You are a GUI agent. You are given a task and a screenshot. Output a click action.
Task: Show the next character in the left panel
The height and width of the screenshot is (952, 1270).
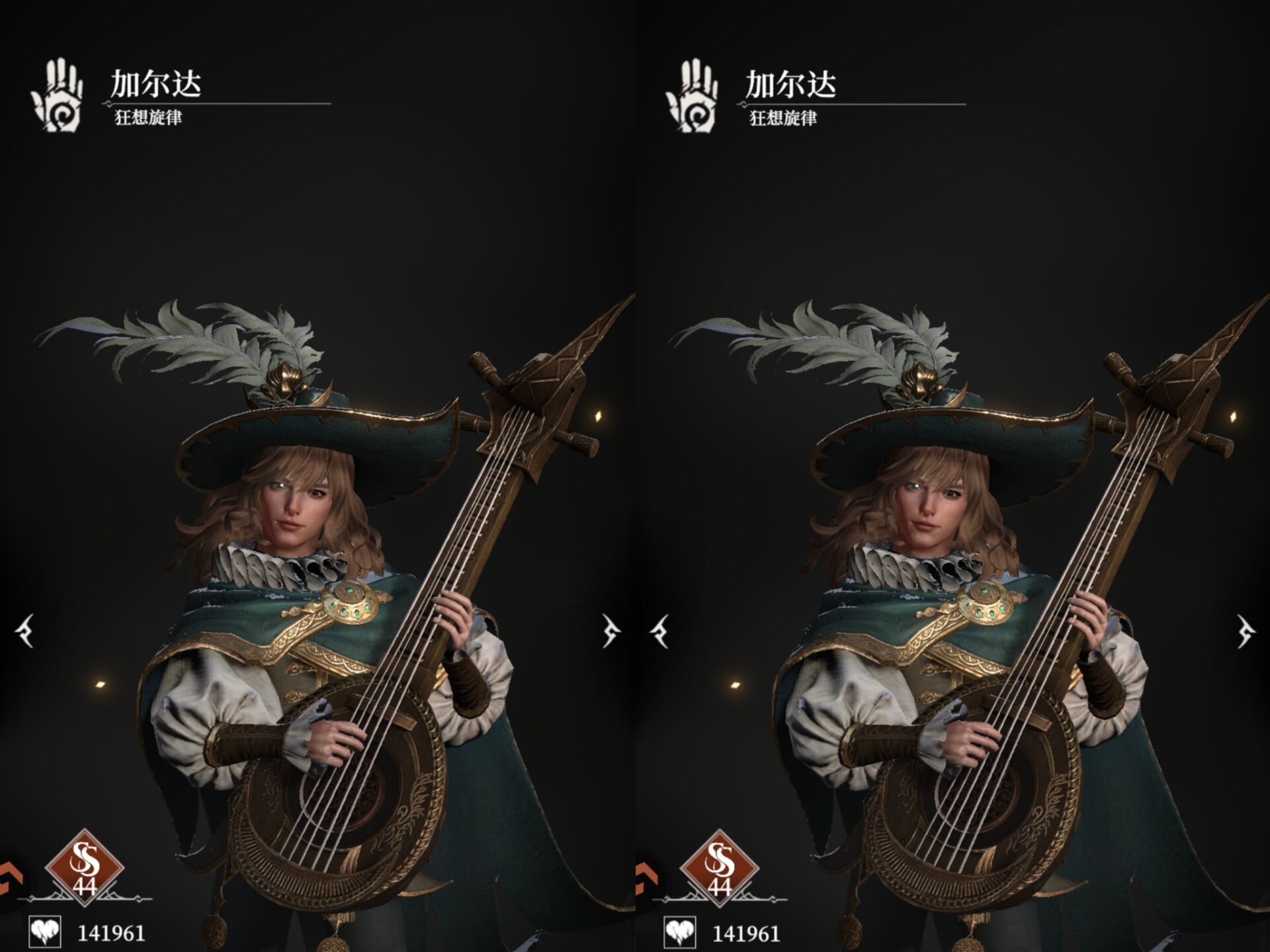pyautogui.click(x=610, y=631)
